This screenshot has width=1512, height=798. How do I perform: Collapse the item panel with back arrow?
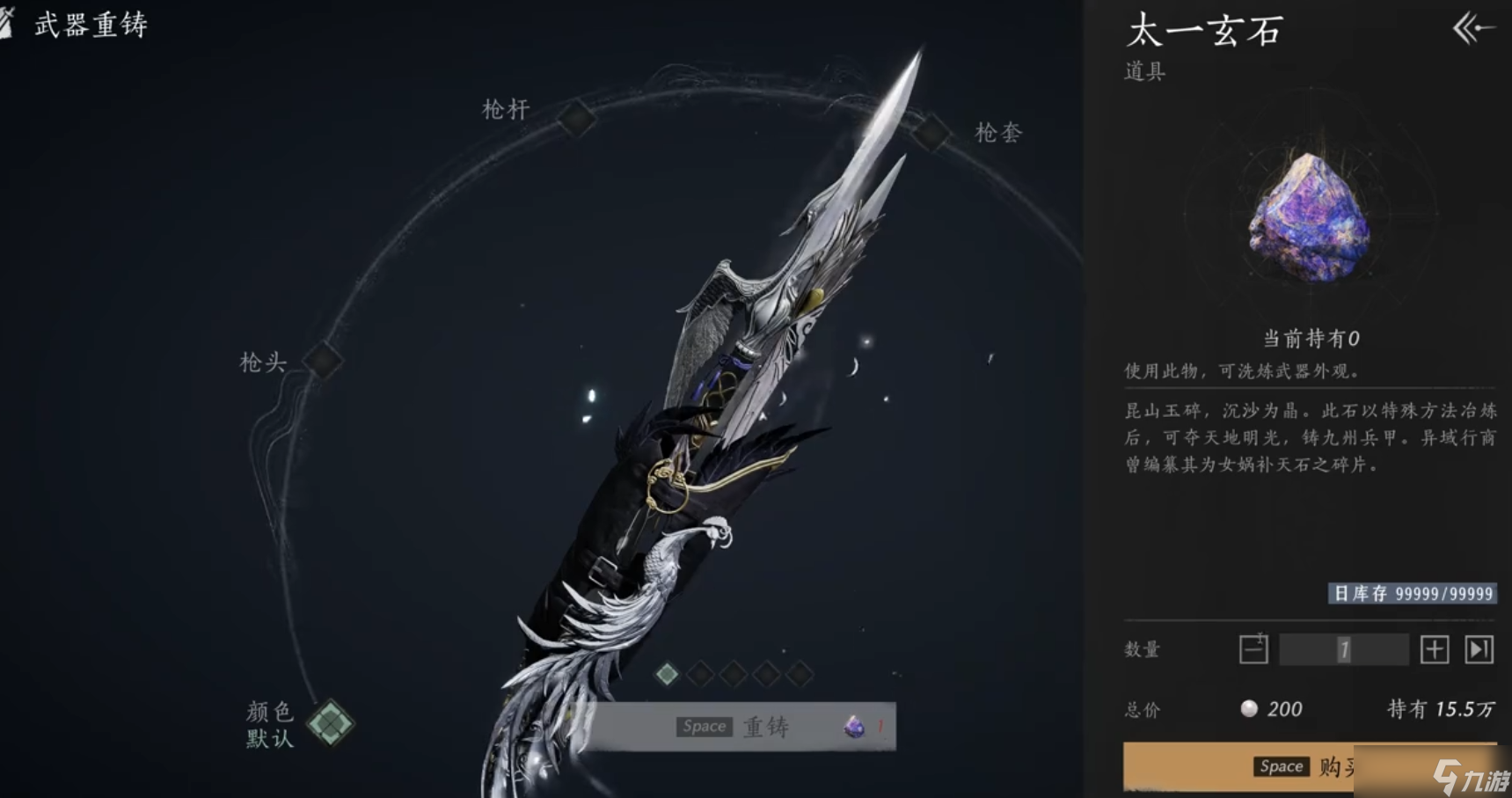click(x=1473, y=29)
